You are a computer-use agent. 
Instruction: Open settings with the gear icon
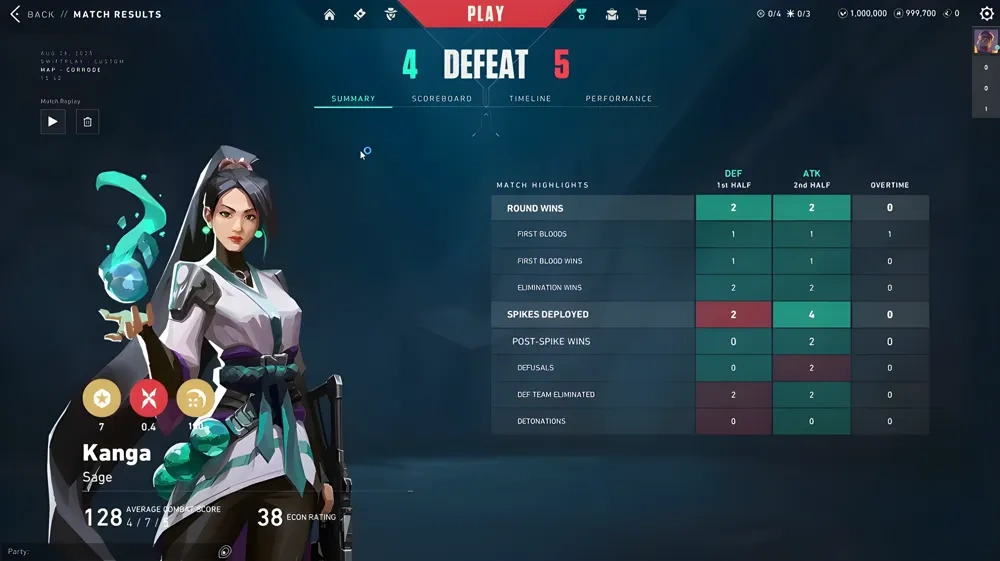[x=986, y=14]
